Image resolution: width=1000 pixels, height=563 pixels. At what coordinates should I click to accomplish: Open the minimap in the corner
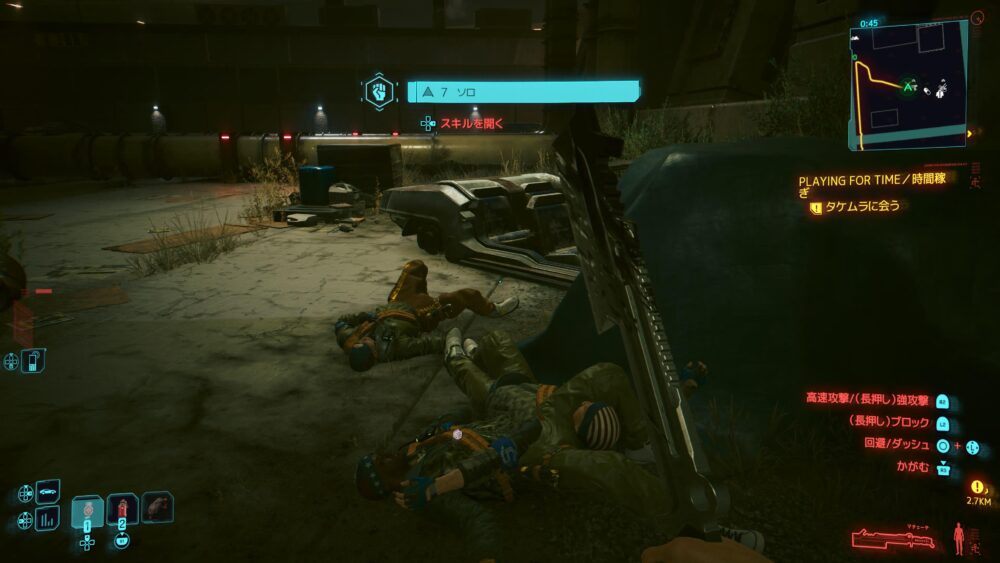pos(908,85)
